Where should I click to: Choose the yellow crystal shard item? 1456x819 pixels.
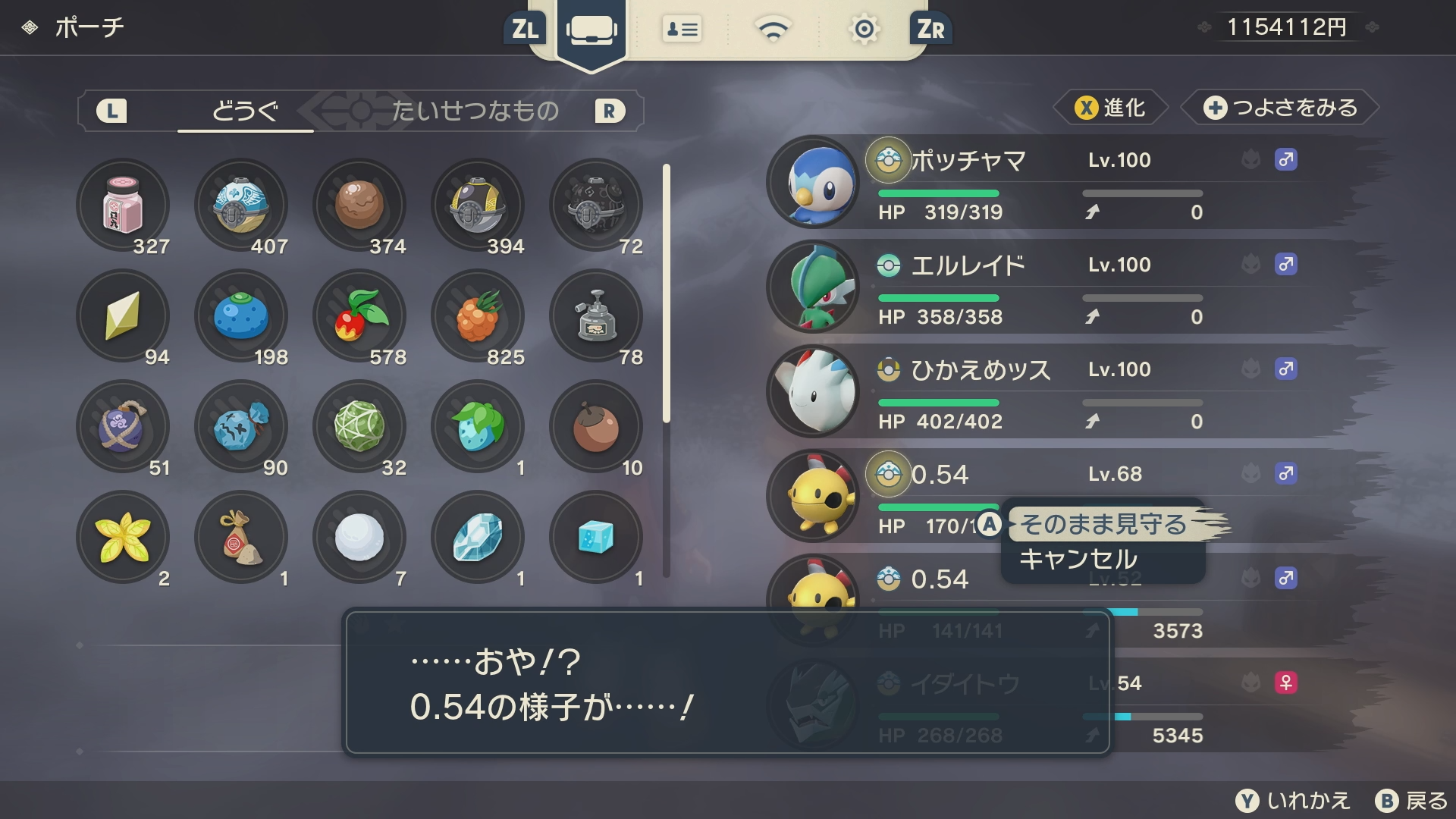coord(123,315)
